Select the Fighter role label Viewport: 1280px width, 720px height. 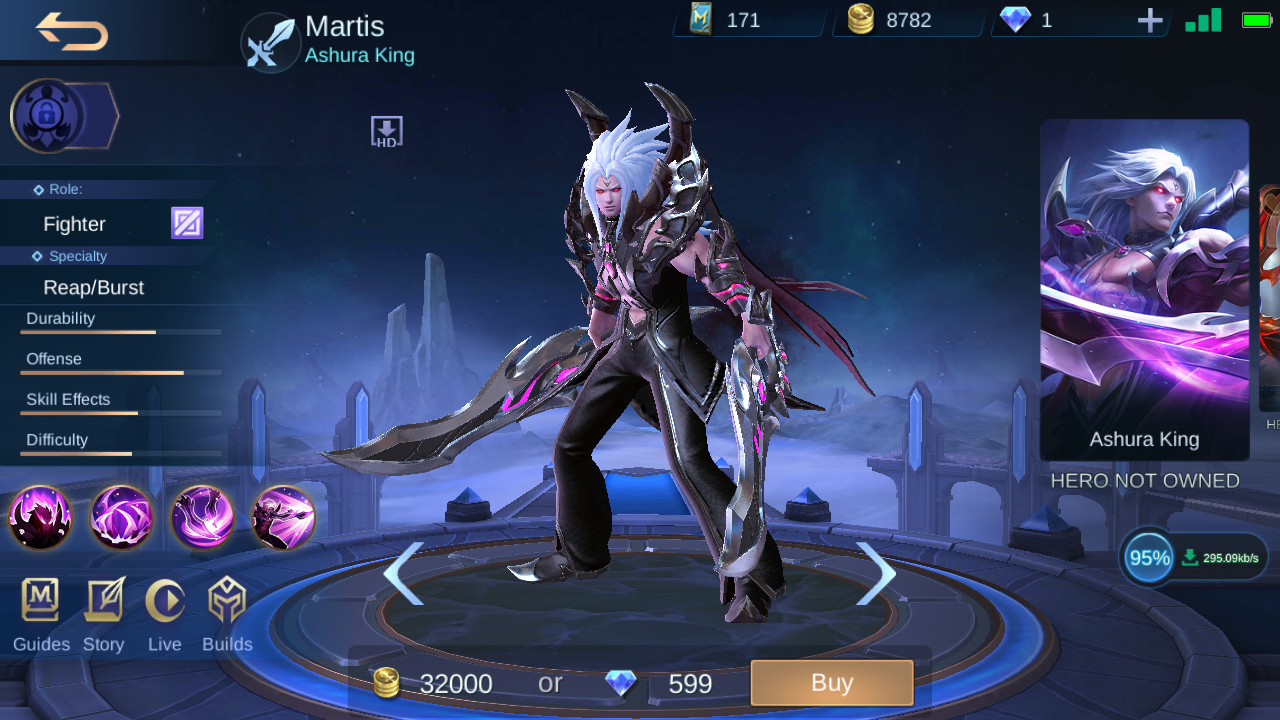point(74,223)
